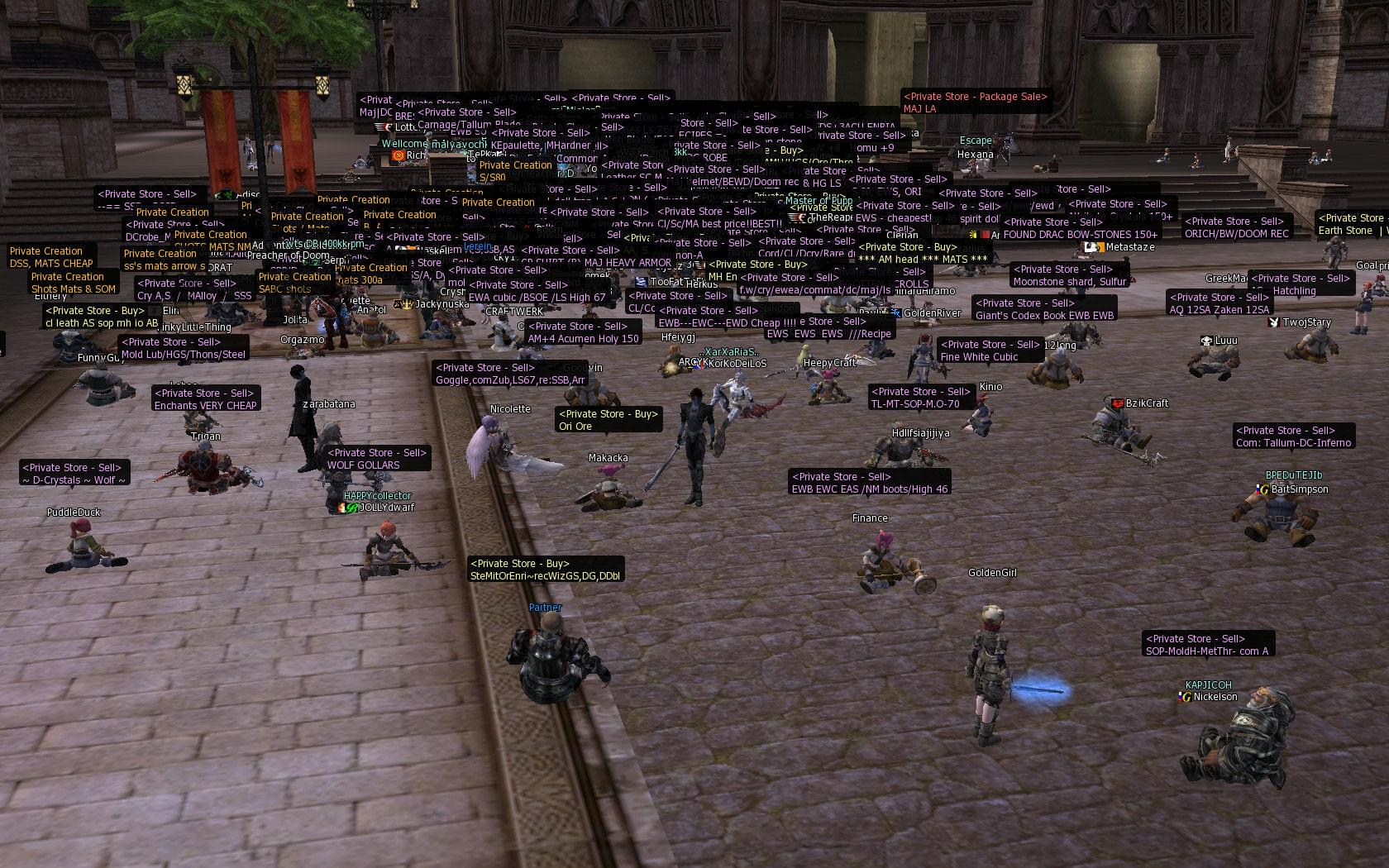Select the DSS, MATS CHEAP creation sign
This screenshot has width=1389, height=868.
coord(51,257)
